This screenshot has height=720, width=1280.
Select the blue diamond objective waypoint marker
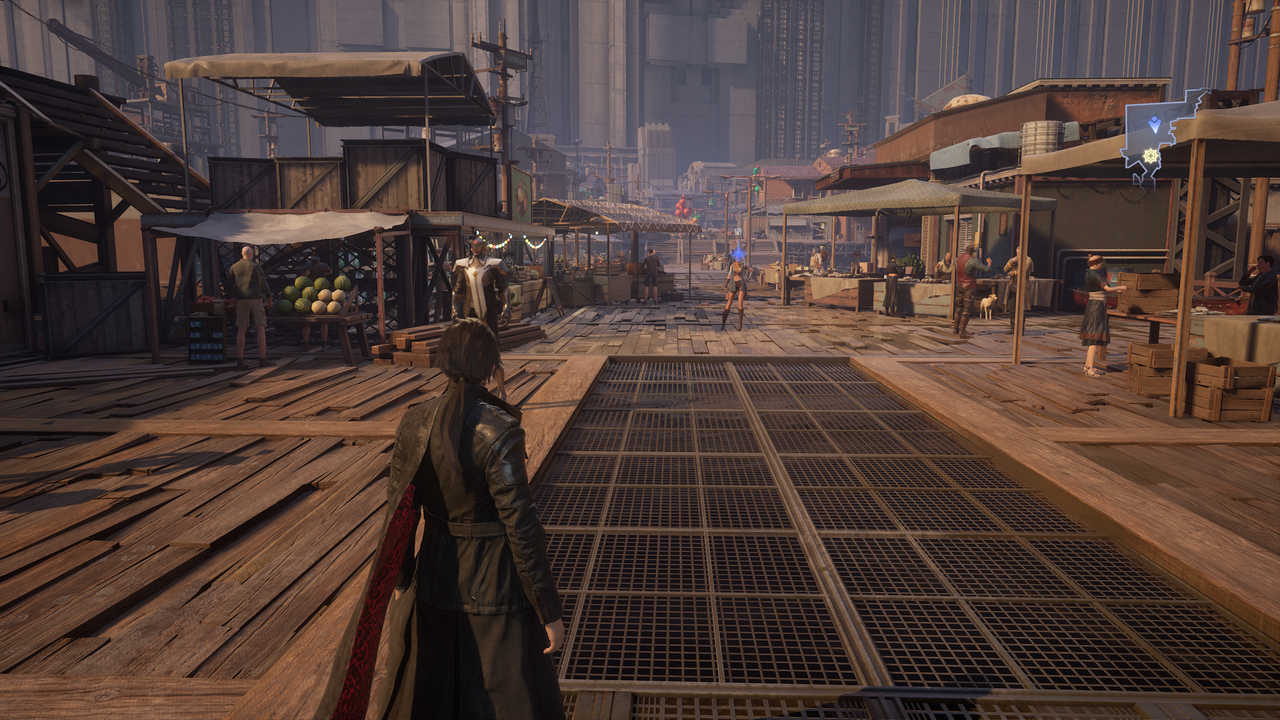(x=738, y=252)
